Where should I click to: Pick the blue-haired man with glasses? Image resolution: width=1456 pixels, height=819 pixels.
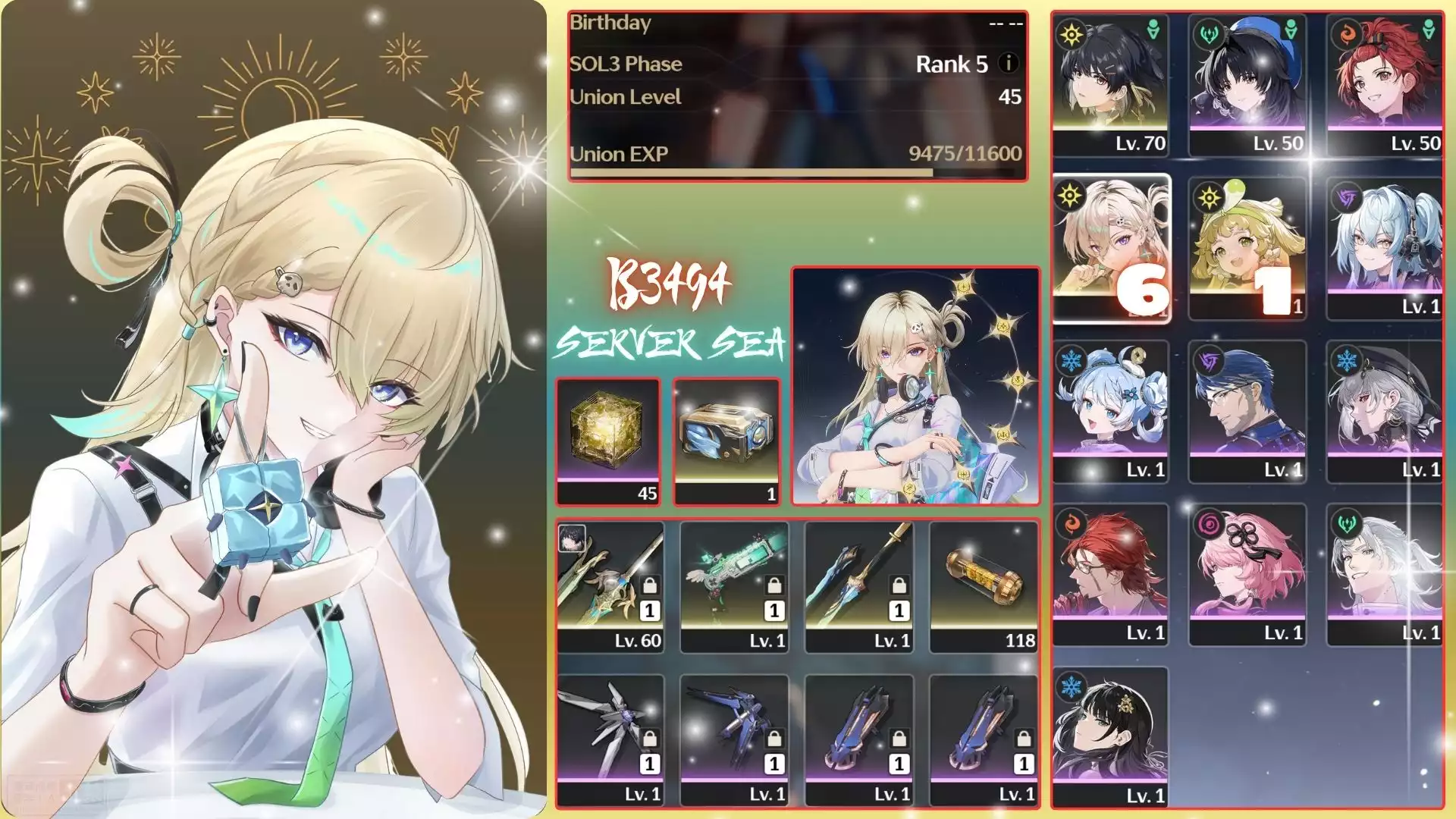point(1247,412)
